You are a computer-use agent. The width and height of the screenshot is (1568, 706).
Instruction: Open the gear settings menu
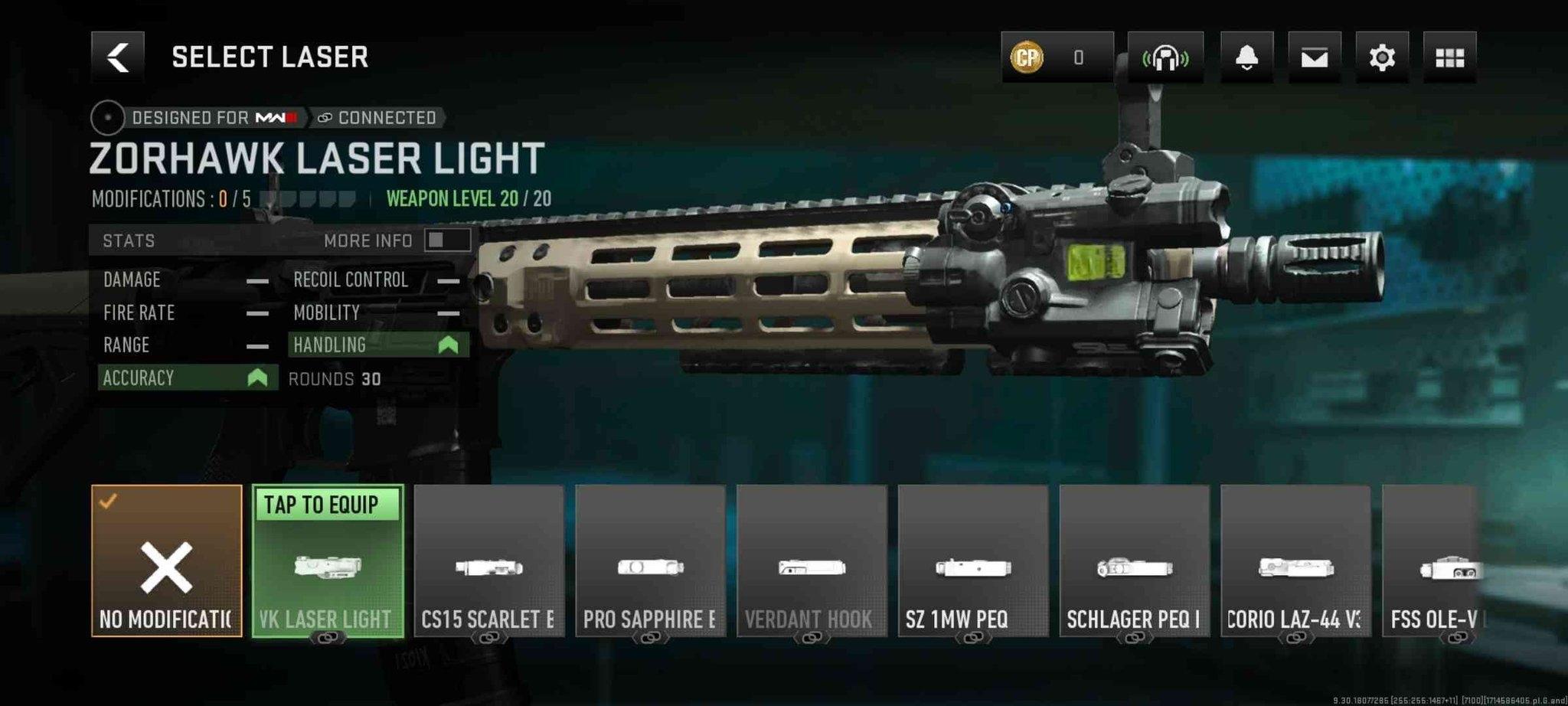click(x=1381, y=57)
